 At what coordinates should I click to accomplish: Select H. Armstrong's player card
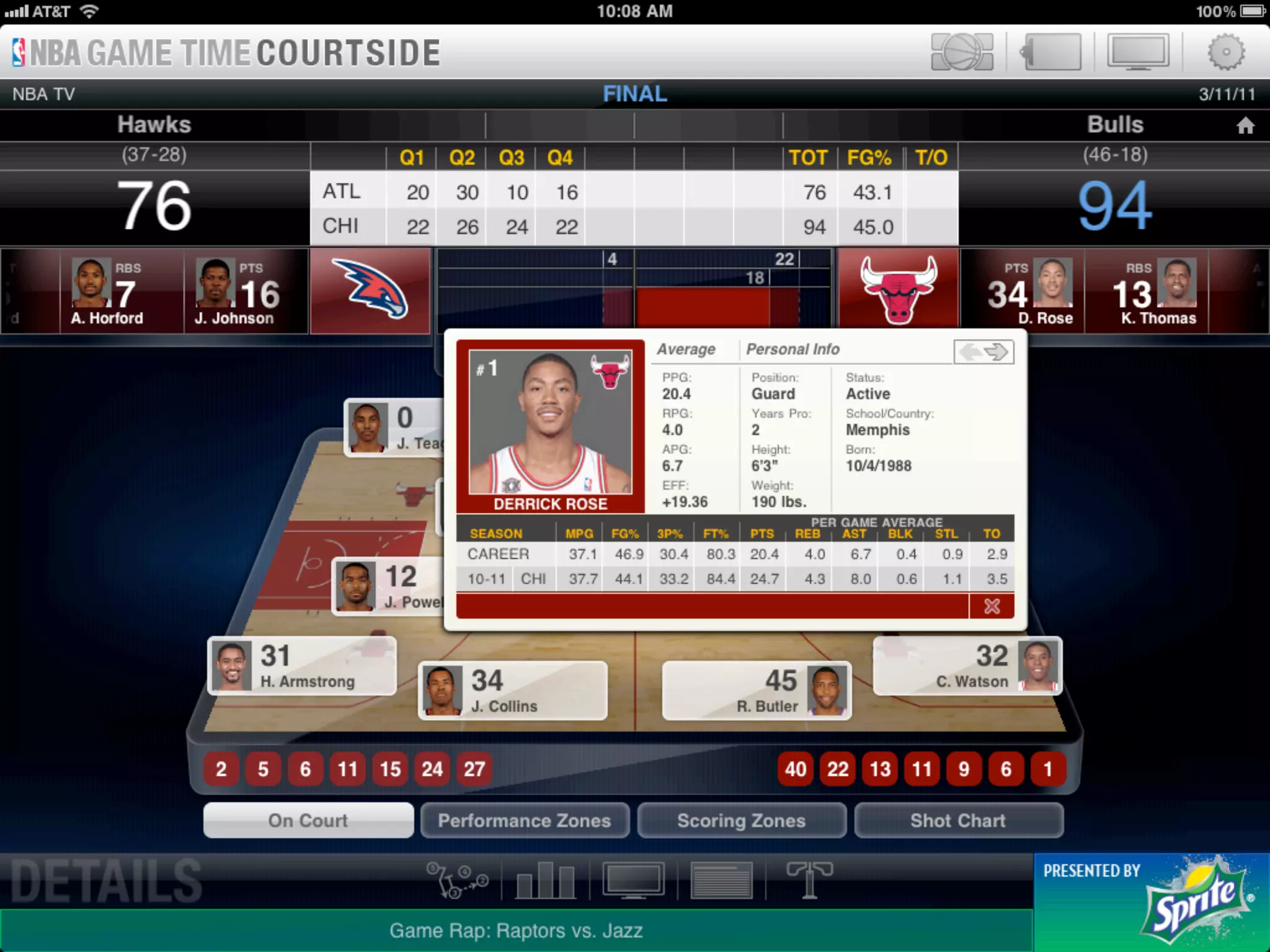tap(302, 666)
